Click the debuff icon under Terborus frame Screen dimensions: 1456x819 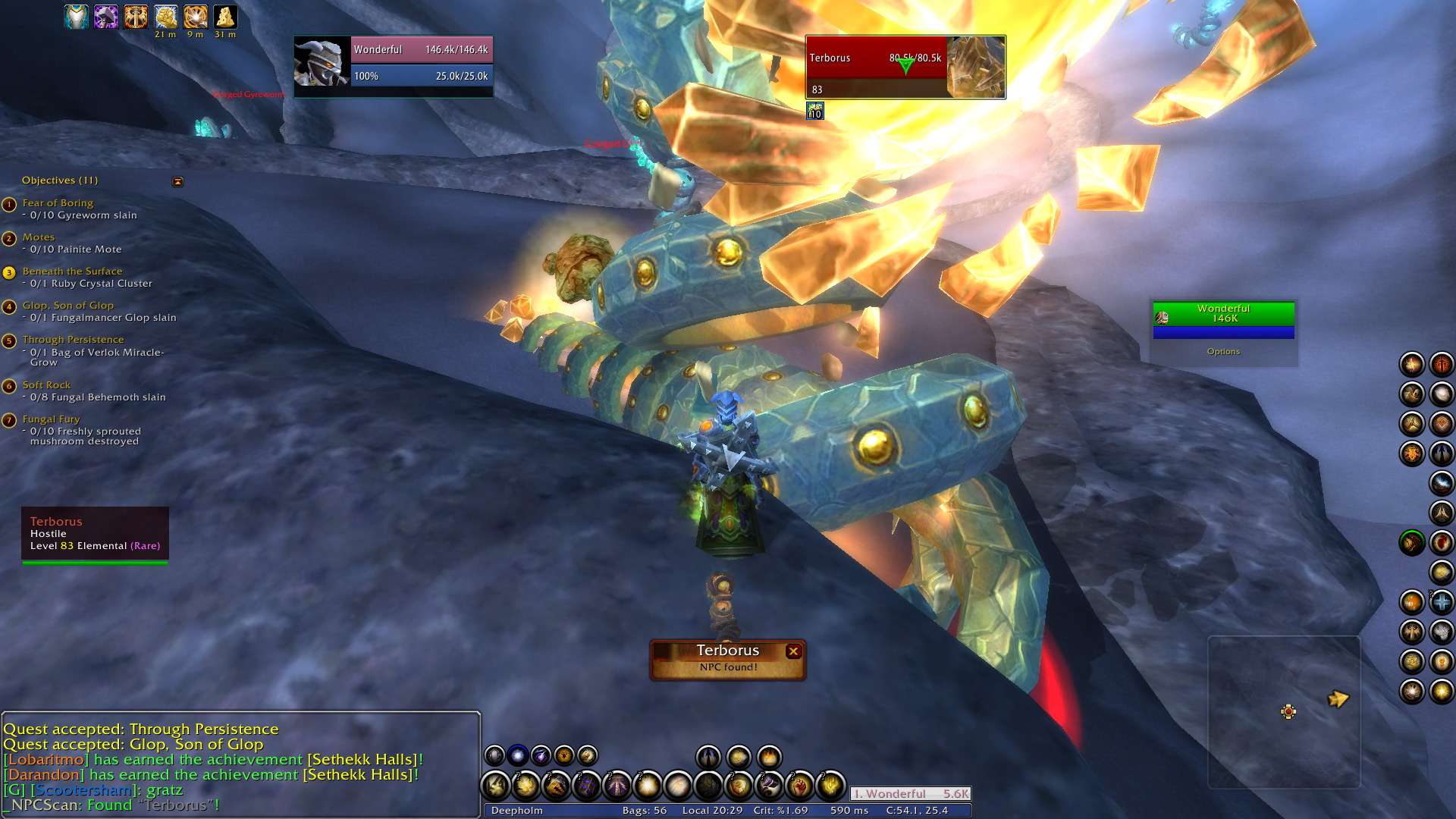point(815,112)
